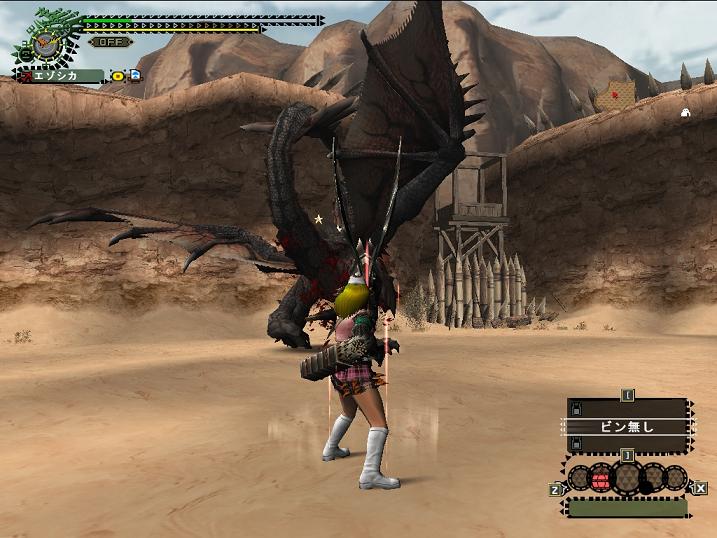Choose the red barrel item slot
Screen dimensions: 717x538
(601, 480)
